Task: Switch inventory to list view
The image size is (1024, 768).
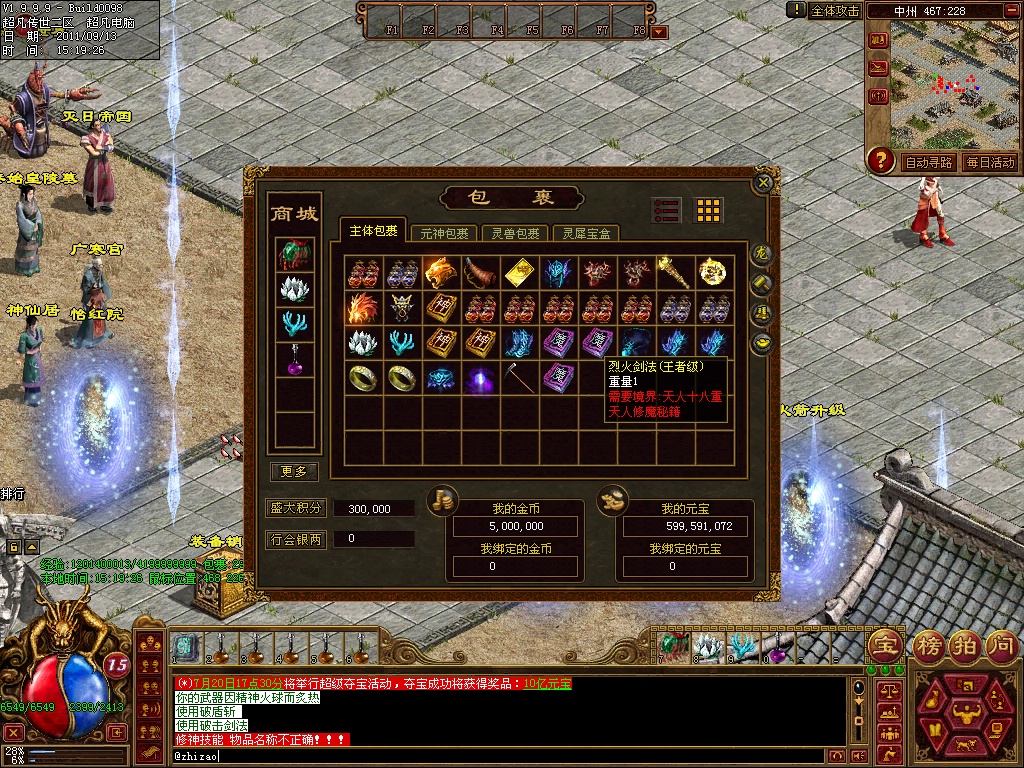Action: tap(666, 210)
